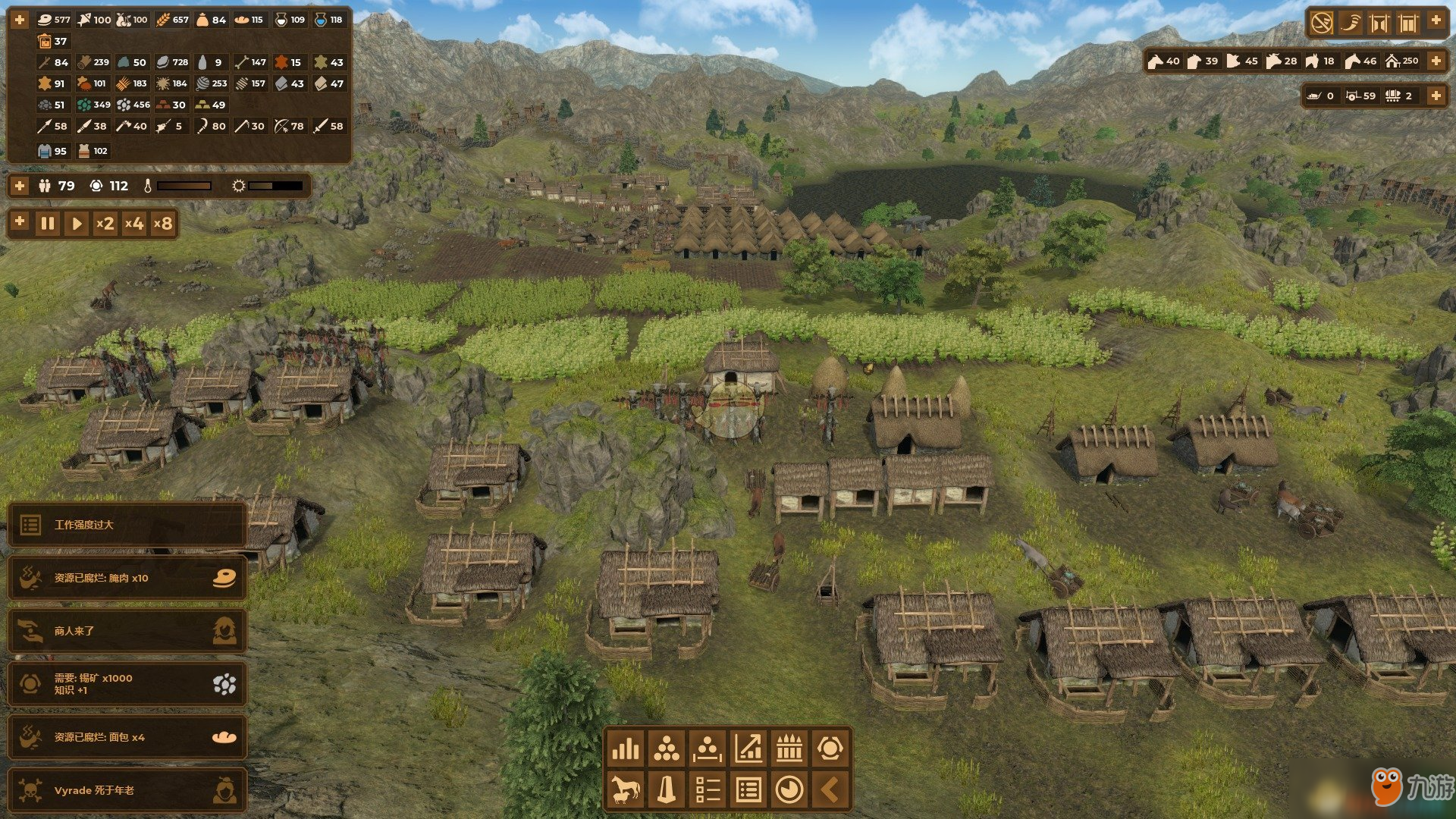The height and width of the screenshot is (819, 1456).
Task: Click the plus button beside the livestock counts
Action: pos(1436,61)
